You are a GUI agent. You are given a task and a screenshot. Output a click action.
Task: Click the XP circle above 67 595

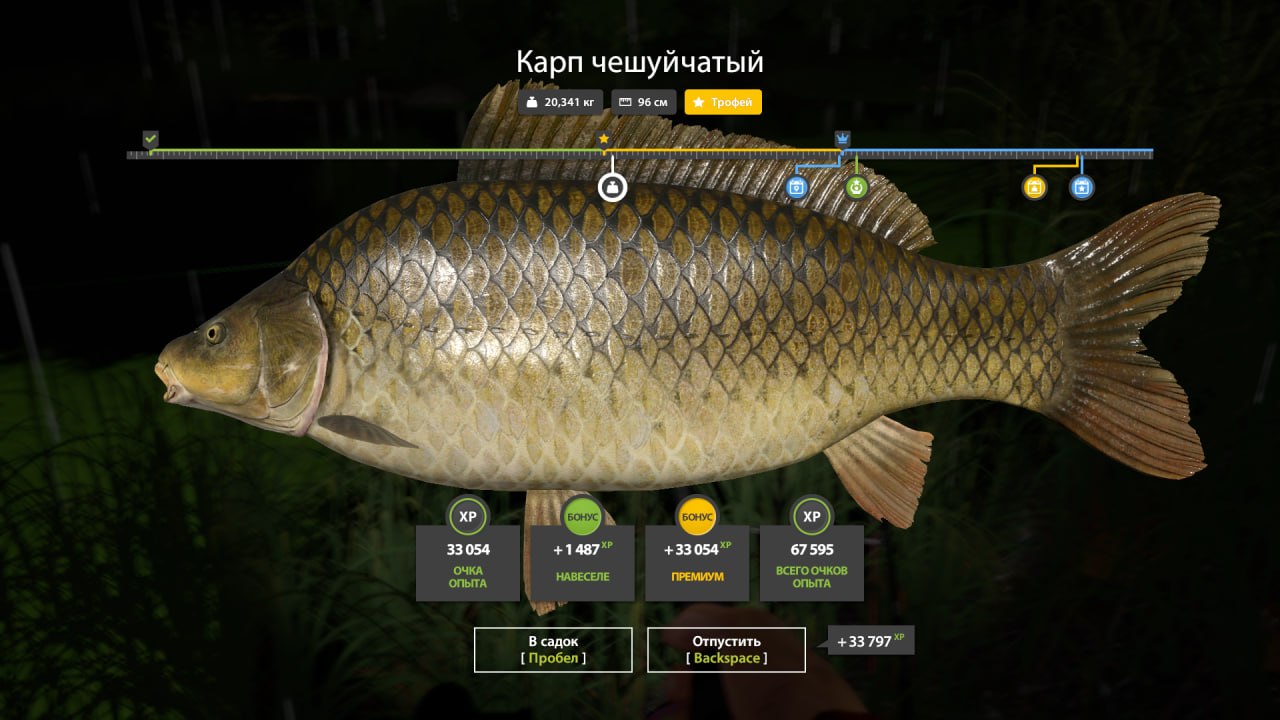point(811,517)
